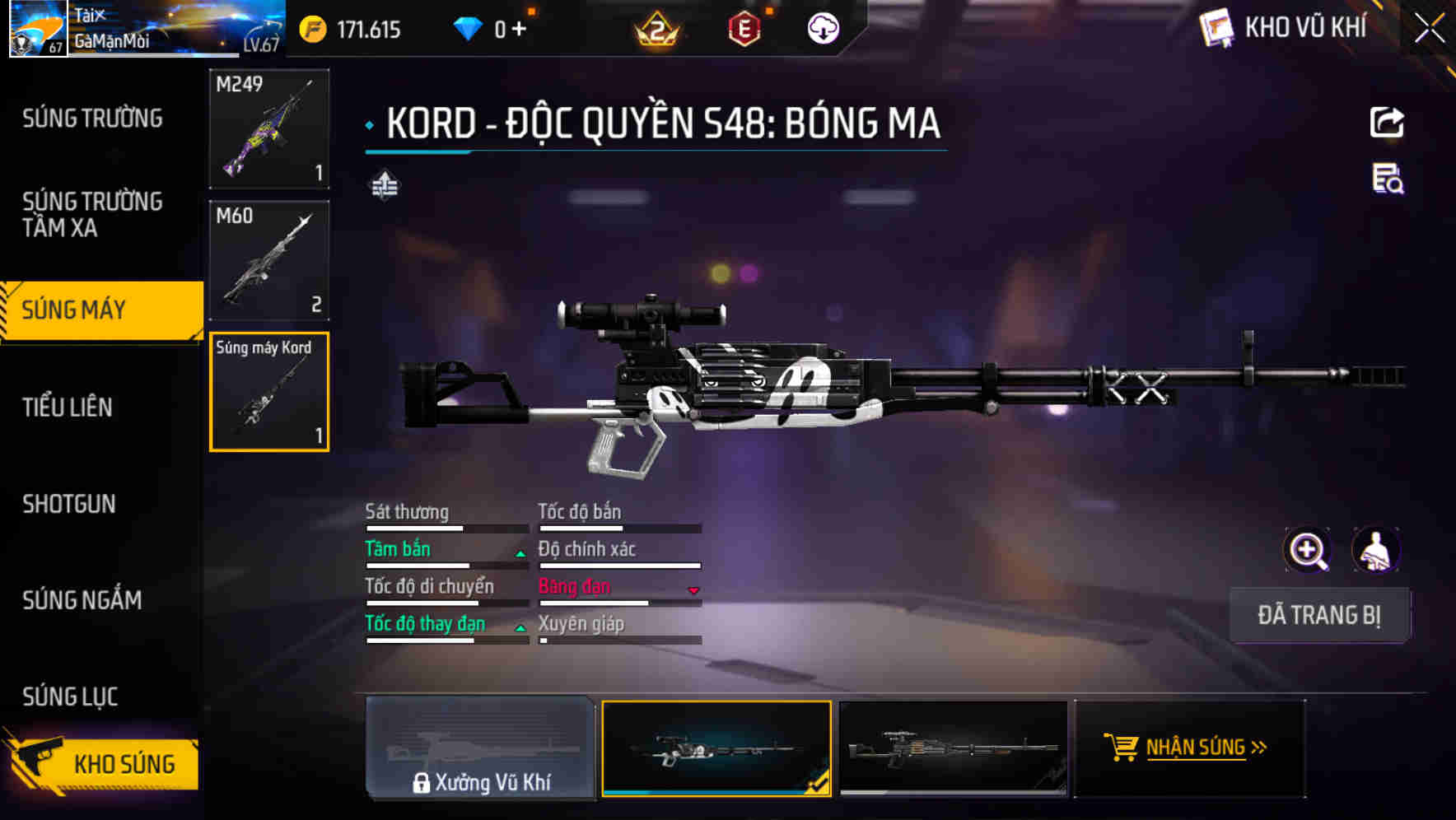
Task: Show the character preview with weapon
Action: [x=1375, y=550]
